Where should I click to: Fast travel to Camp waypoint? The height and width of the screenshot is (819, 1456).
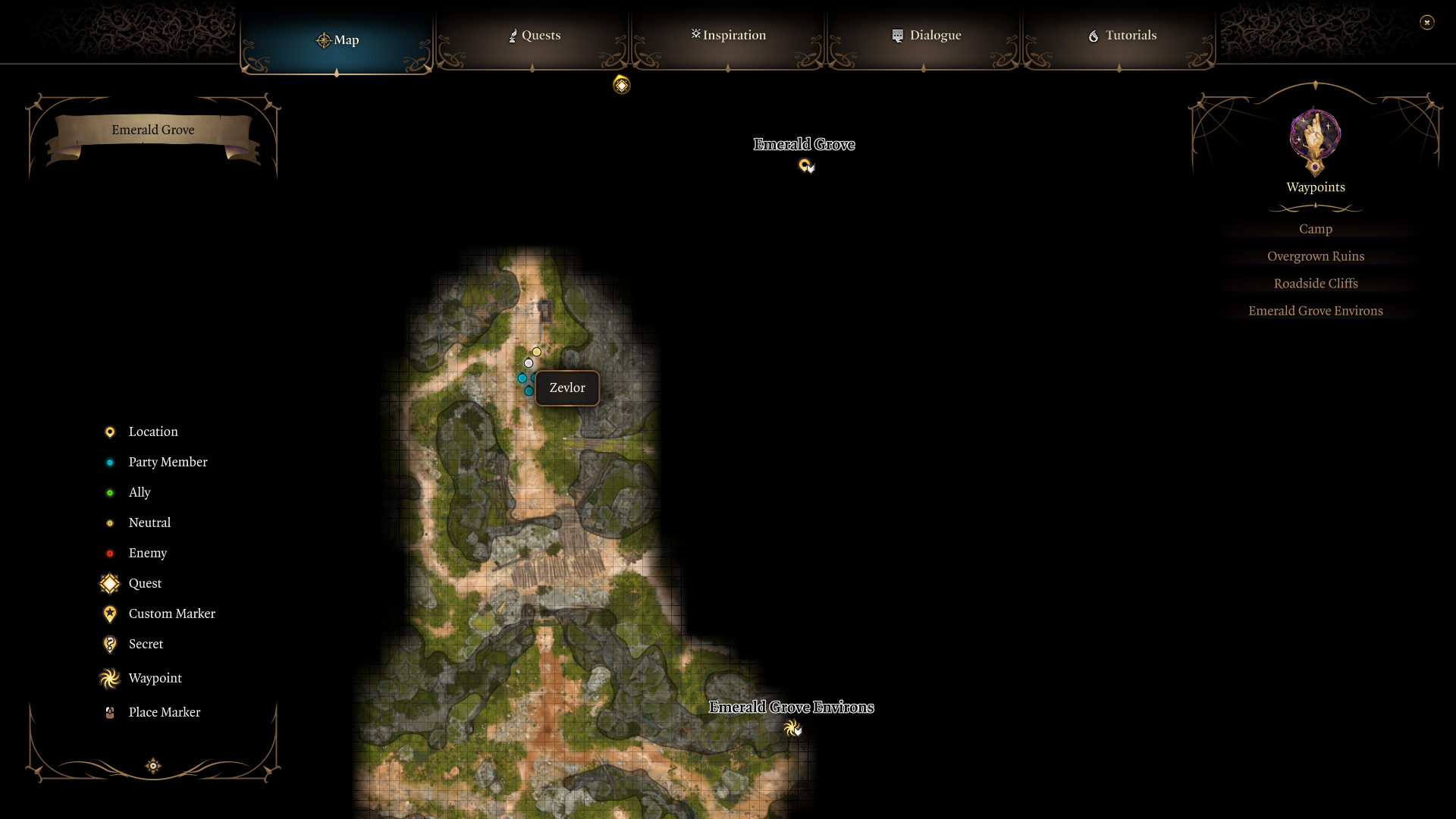coord(1314,228)
